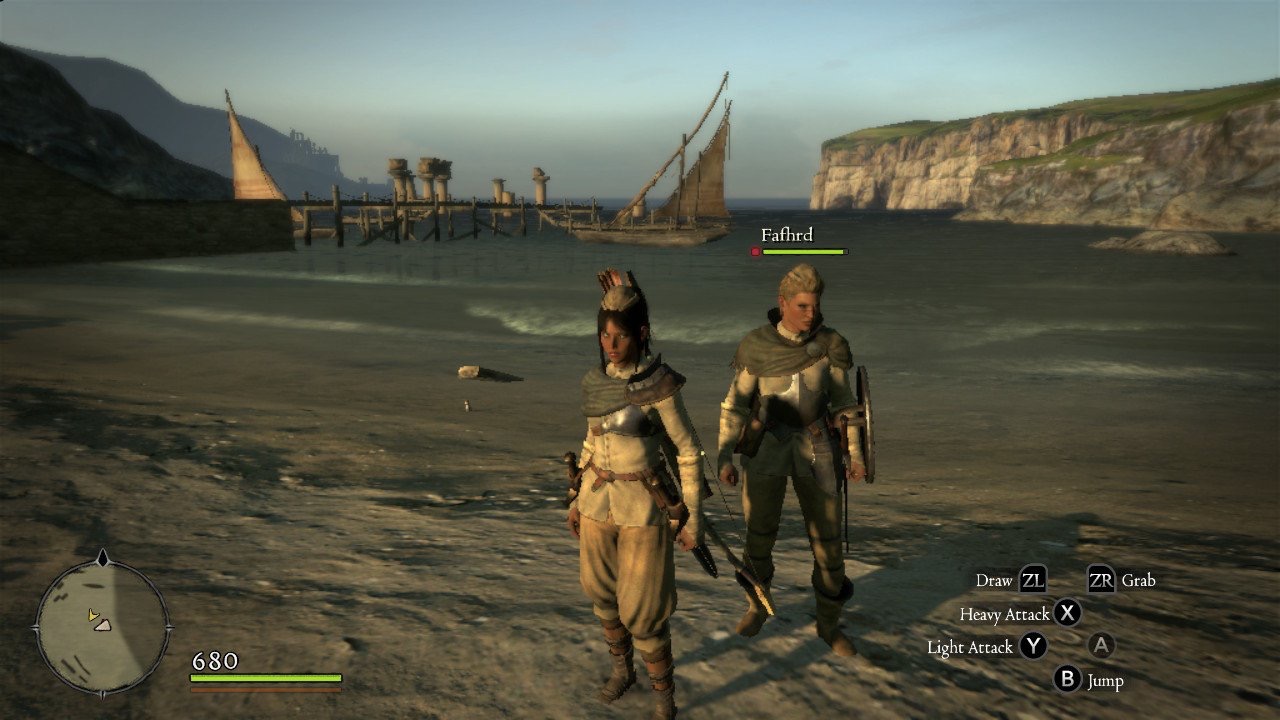The image size is (1280, 720).
Task: Open the circular minimap
Action: [103, 627]
